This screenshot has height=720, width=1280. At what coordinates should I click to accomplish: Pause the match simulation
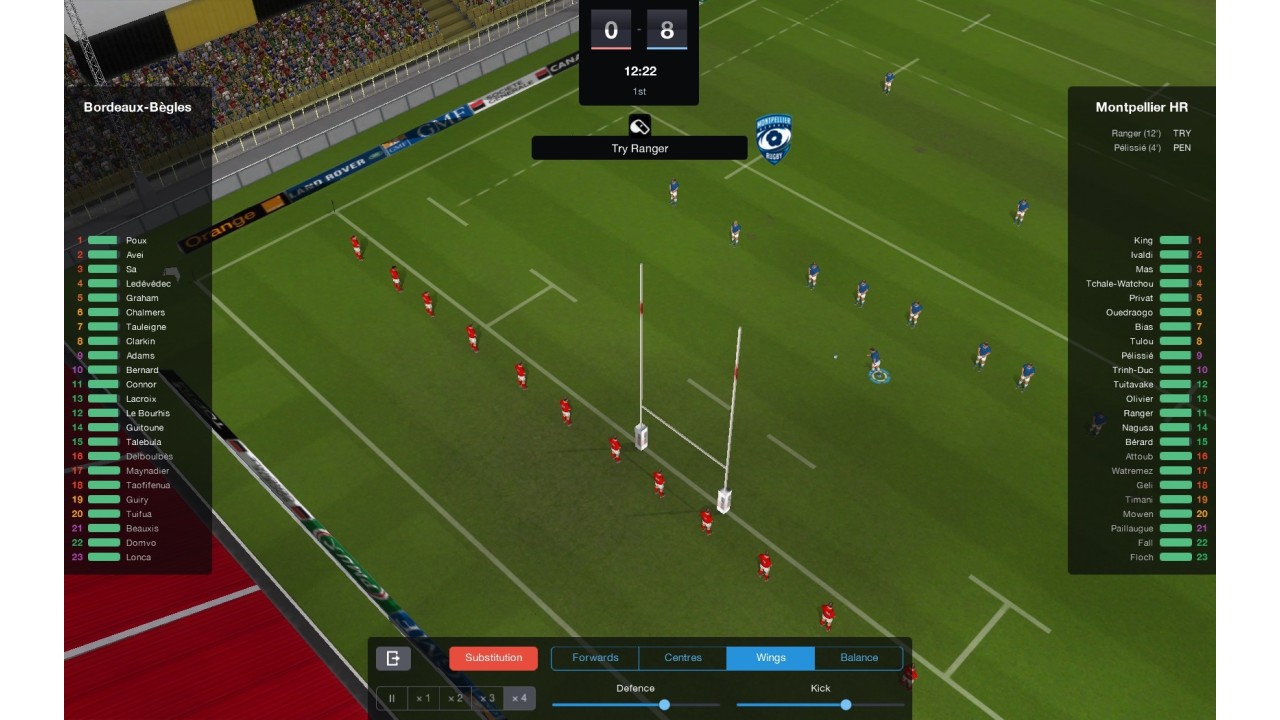(x=392, y=698)
